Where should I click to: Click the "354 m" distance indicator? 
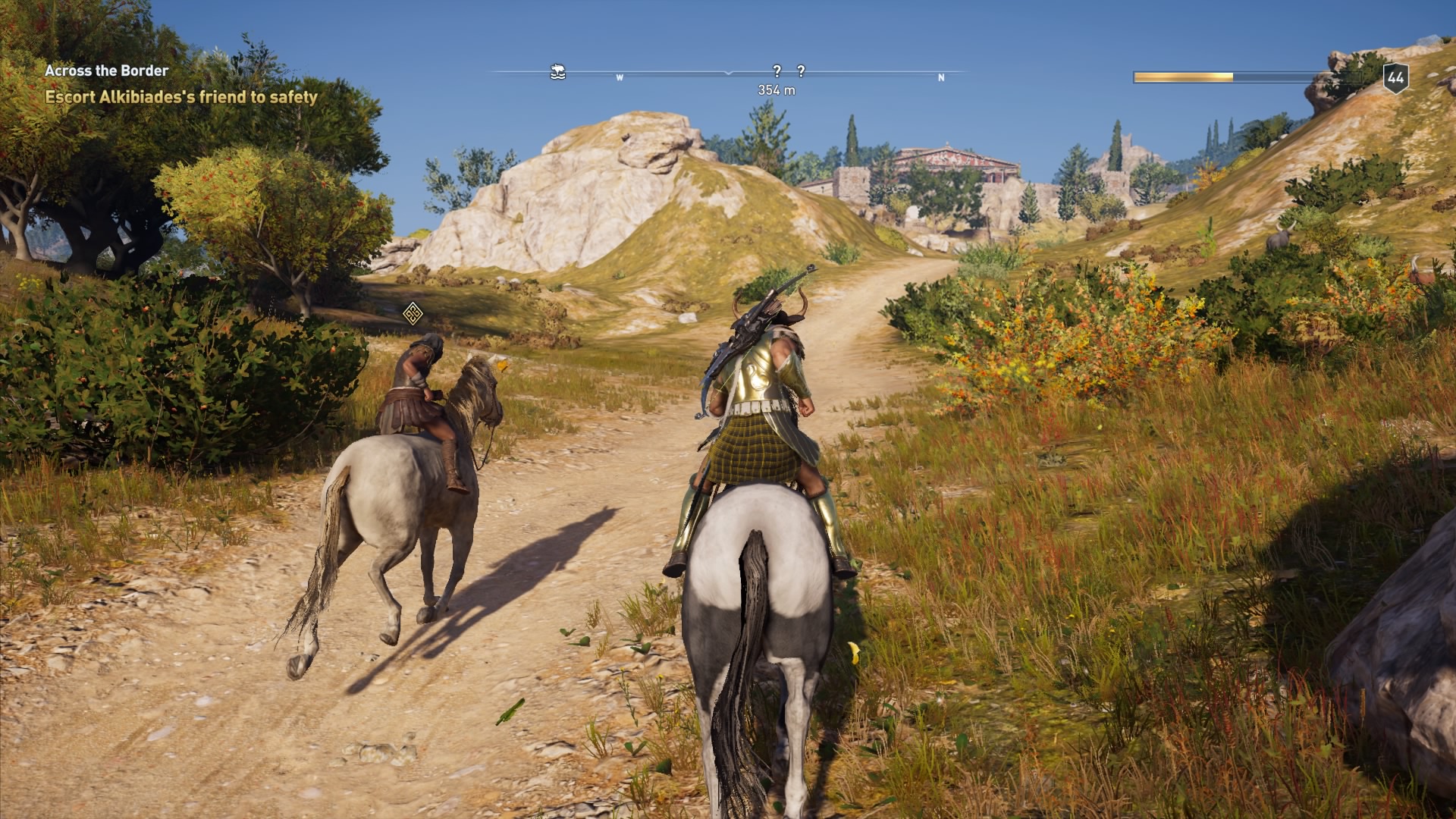coord(775,89)
